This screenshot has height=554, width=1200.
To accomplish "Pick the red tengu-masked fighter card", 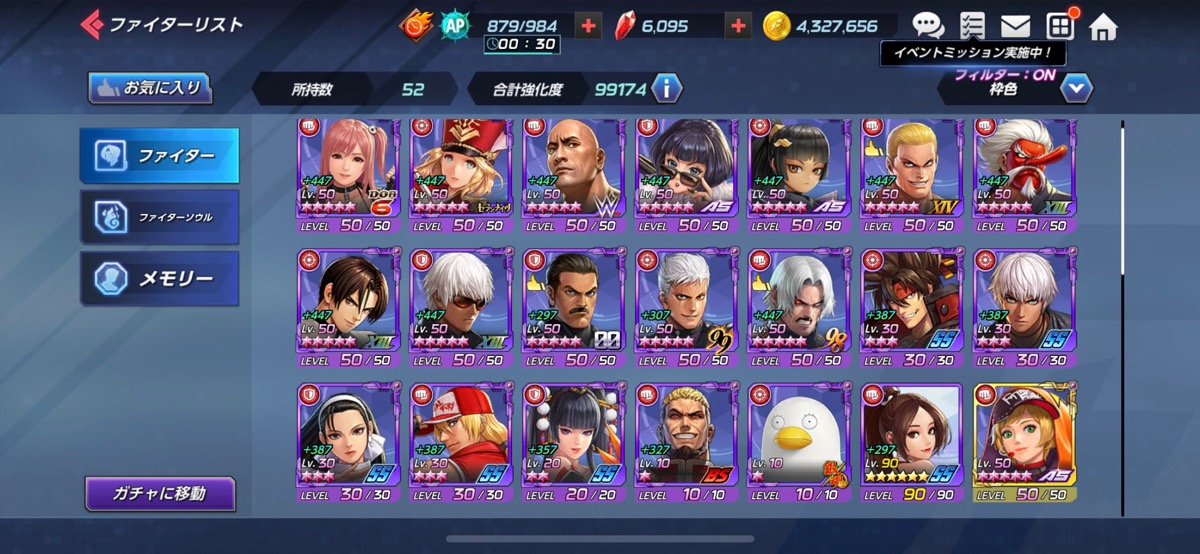I will [1025, 175].
